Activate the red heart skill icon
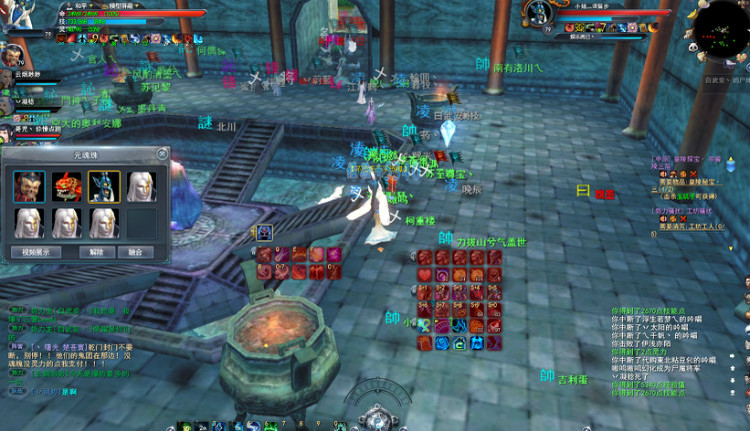 (424, 274)
